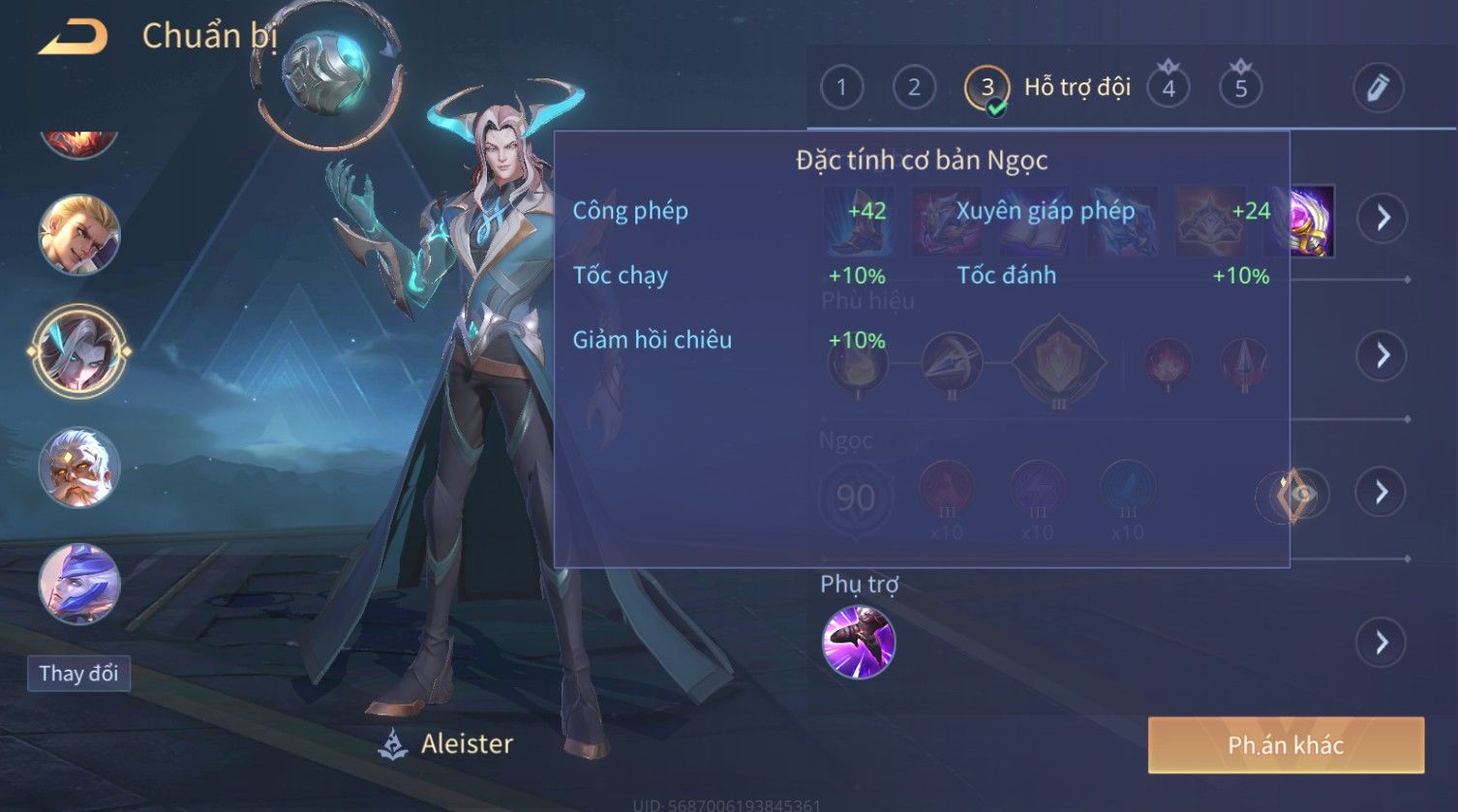The height and width of the screenshot is (812, 1458).
Task: Select loadout preset 1
Action: [x=841, y=88]
